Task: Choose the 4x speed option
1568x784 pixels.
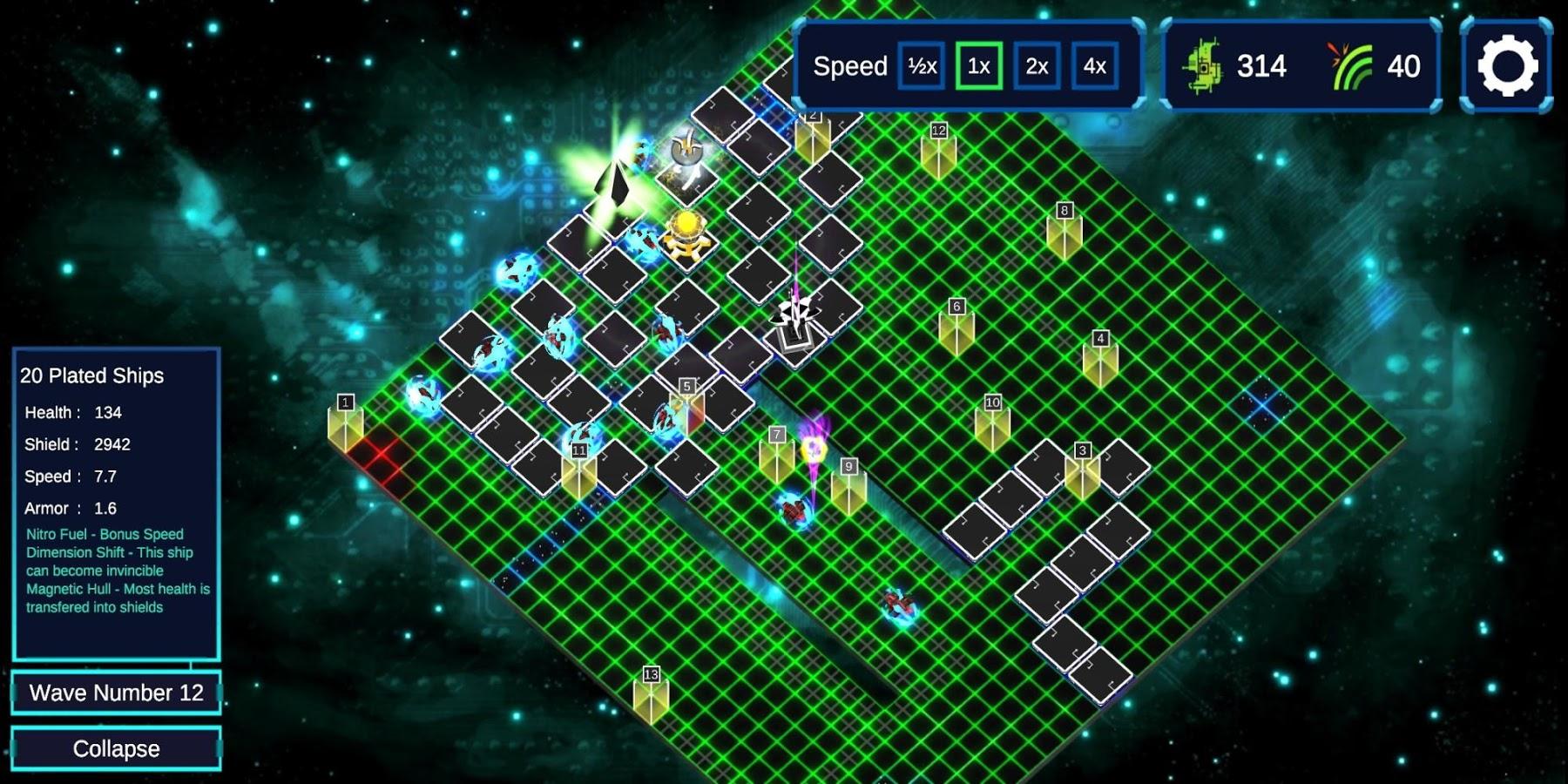Action: click(x=1094, y=66)
